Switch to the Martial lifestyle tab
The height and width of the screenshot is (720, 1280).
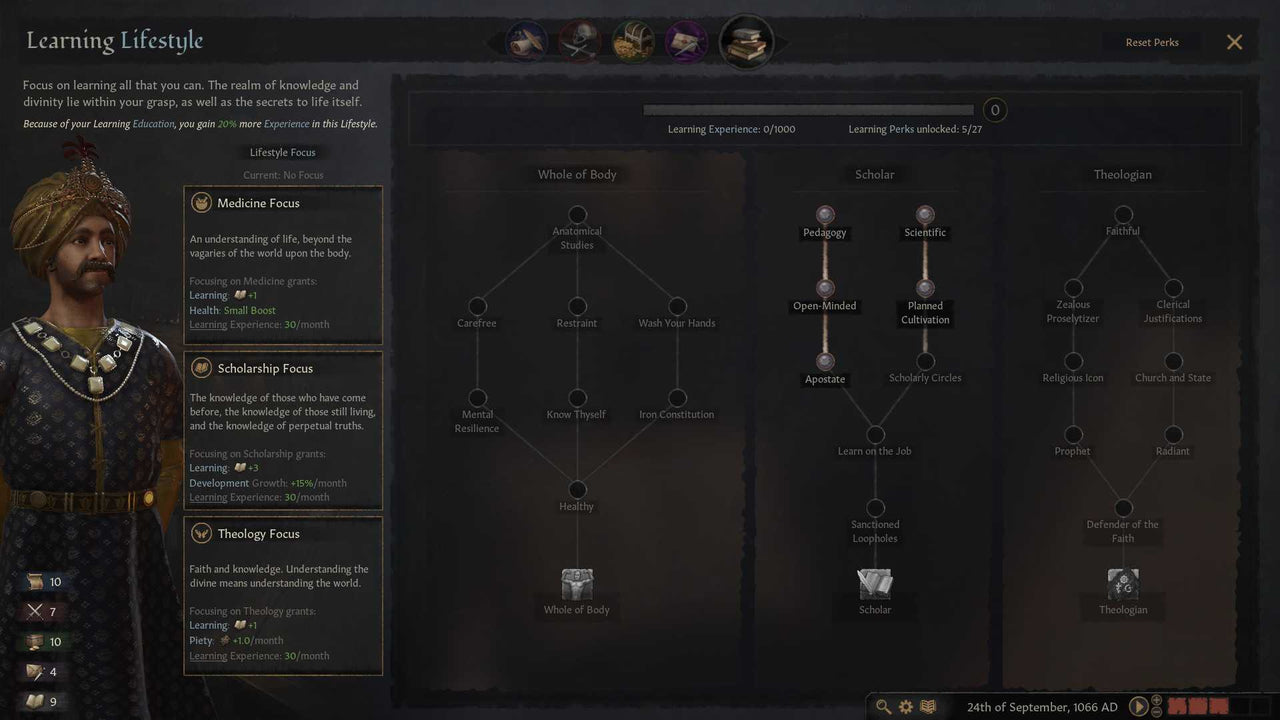click(x=578, y=41)
